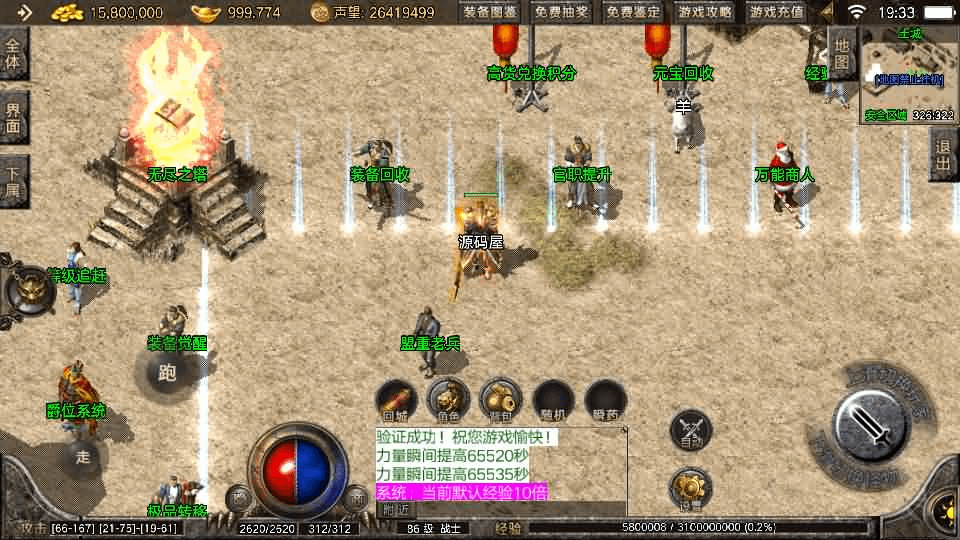
Task: Open the 装备图鉴 equipment catalog
Action: (x=490, y=12)
